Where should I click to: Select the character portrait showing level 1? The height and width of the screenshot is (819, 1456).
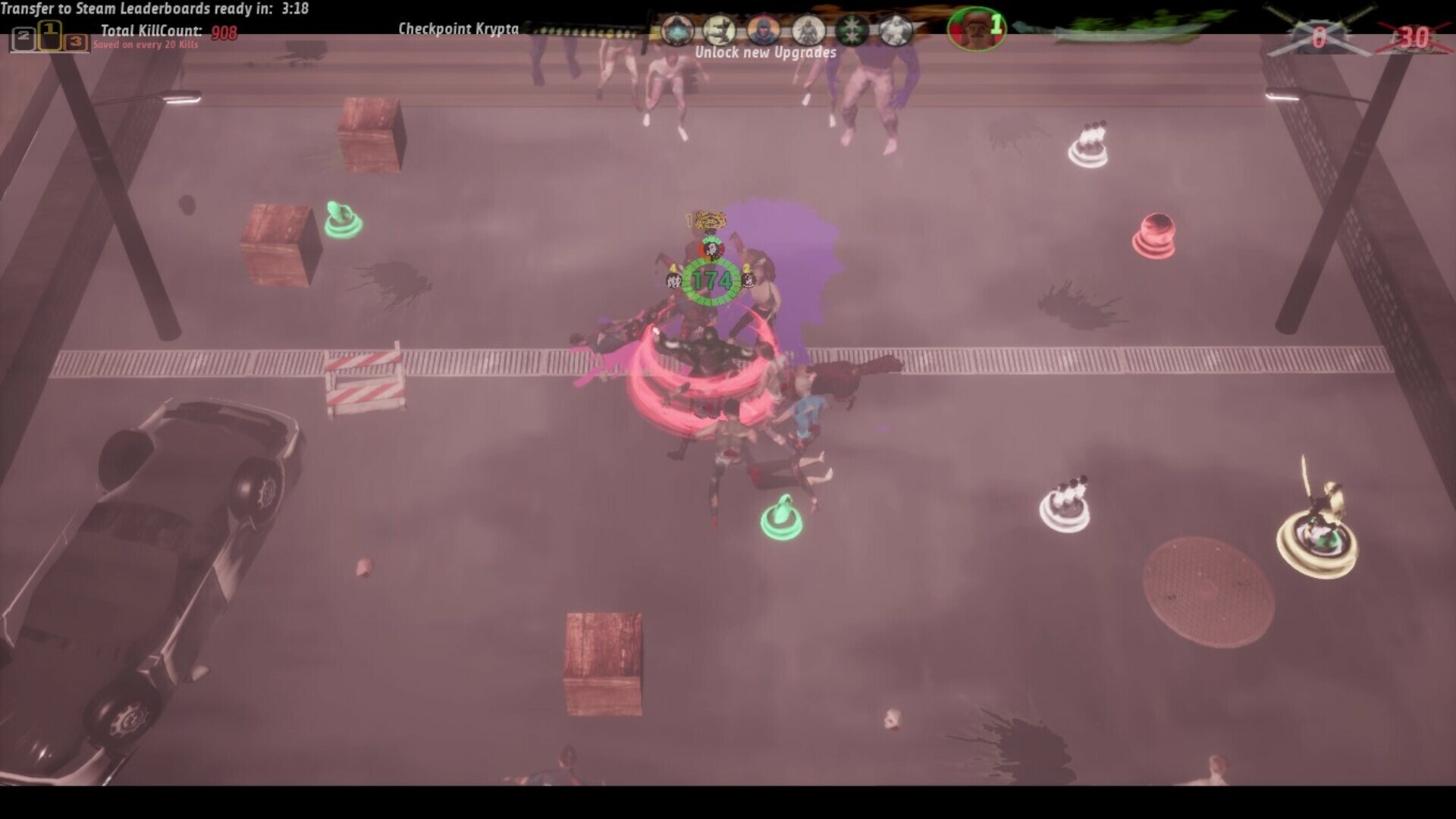[976, 30]
